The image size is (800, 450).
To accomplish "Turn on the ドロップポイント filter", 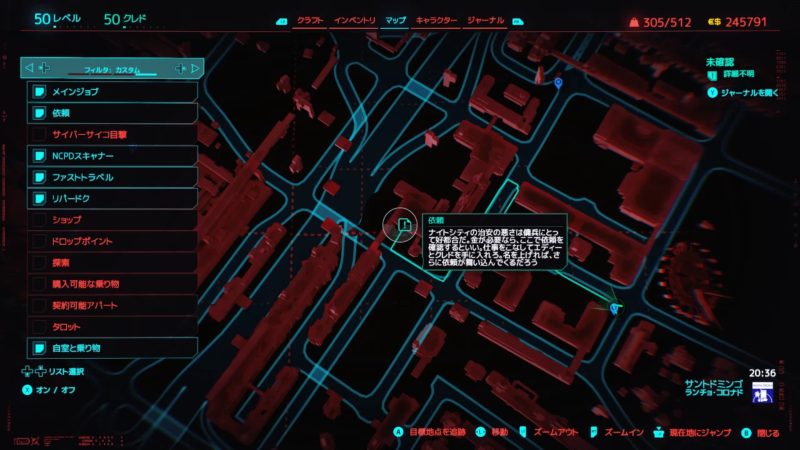I will 112,241.
